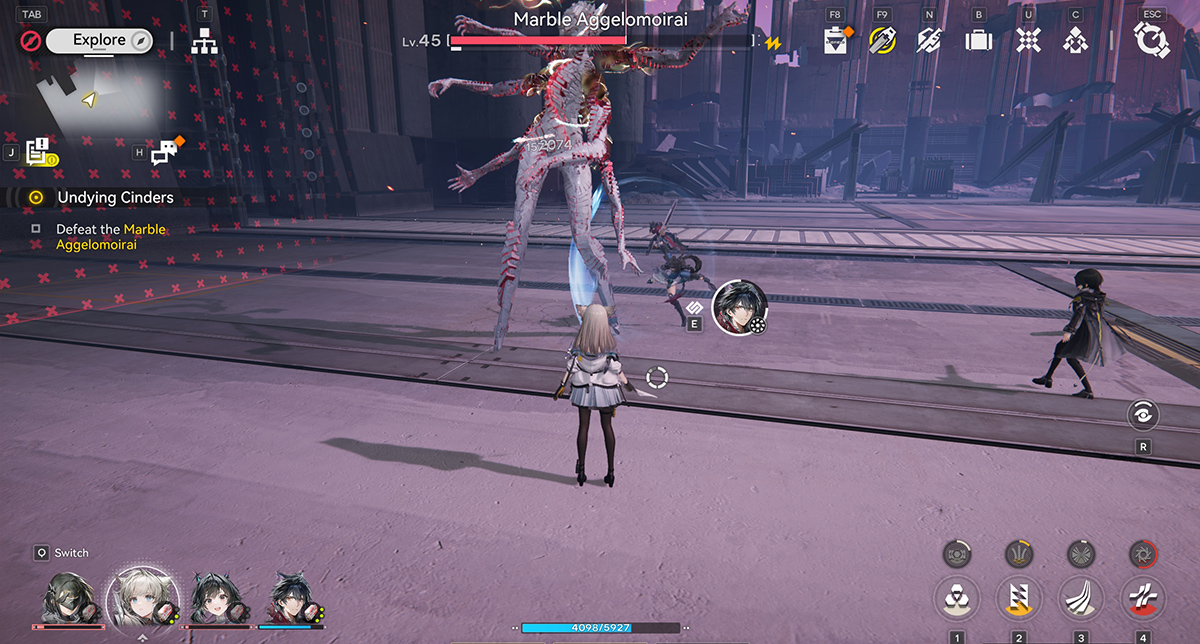Activate the red cross slash skill
Screen dimensions: 1200x644
point(1143,598)
